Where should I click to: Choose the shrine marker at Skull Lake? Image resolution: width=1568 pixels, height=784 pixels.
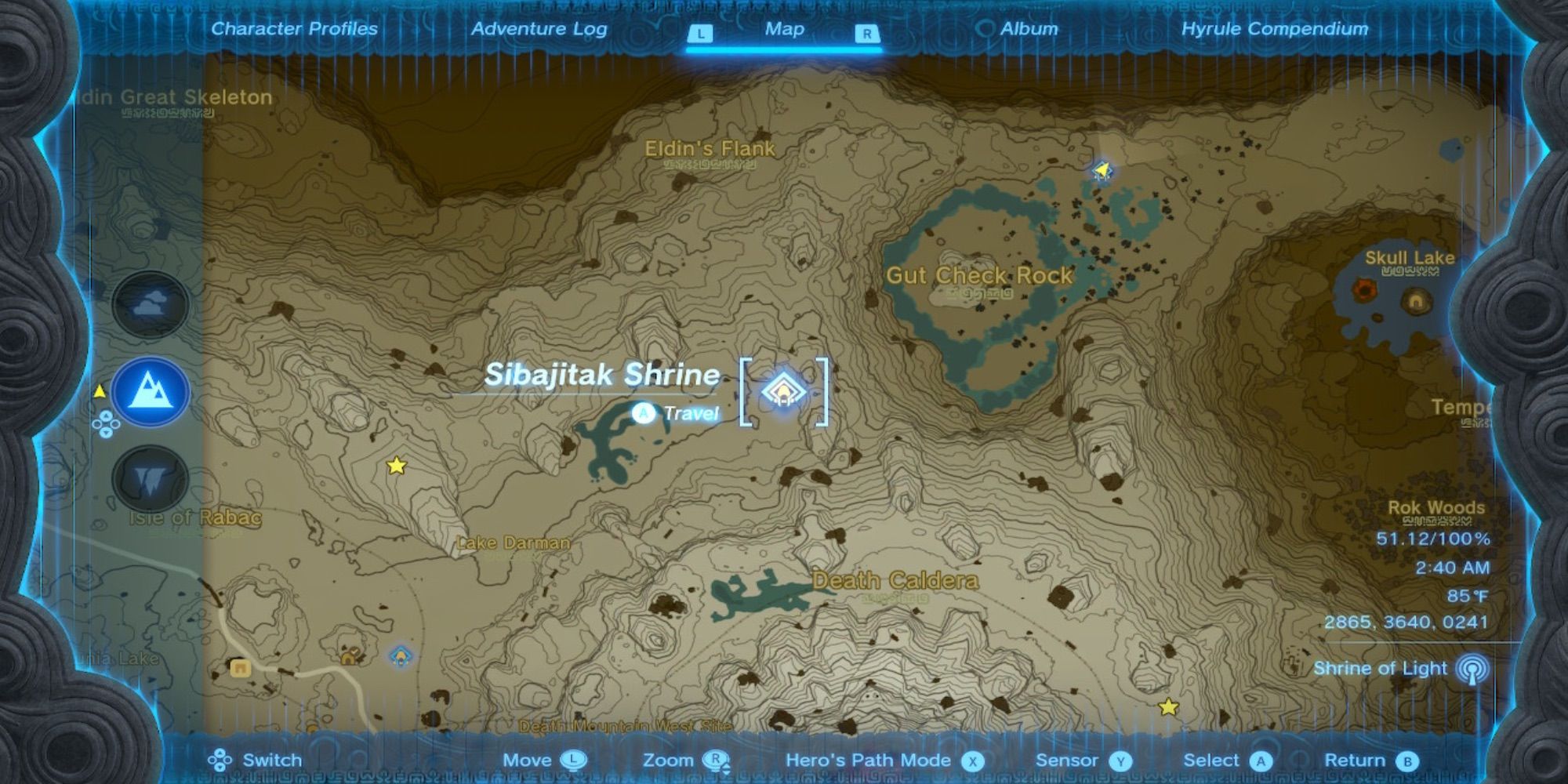(x=1416, y=301)
